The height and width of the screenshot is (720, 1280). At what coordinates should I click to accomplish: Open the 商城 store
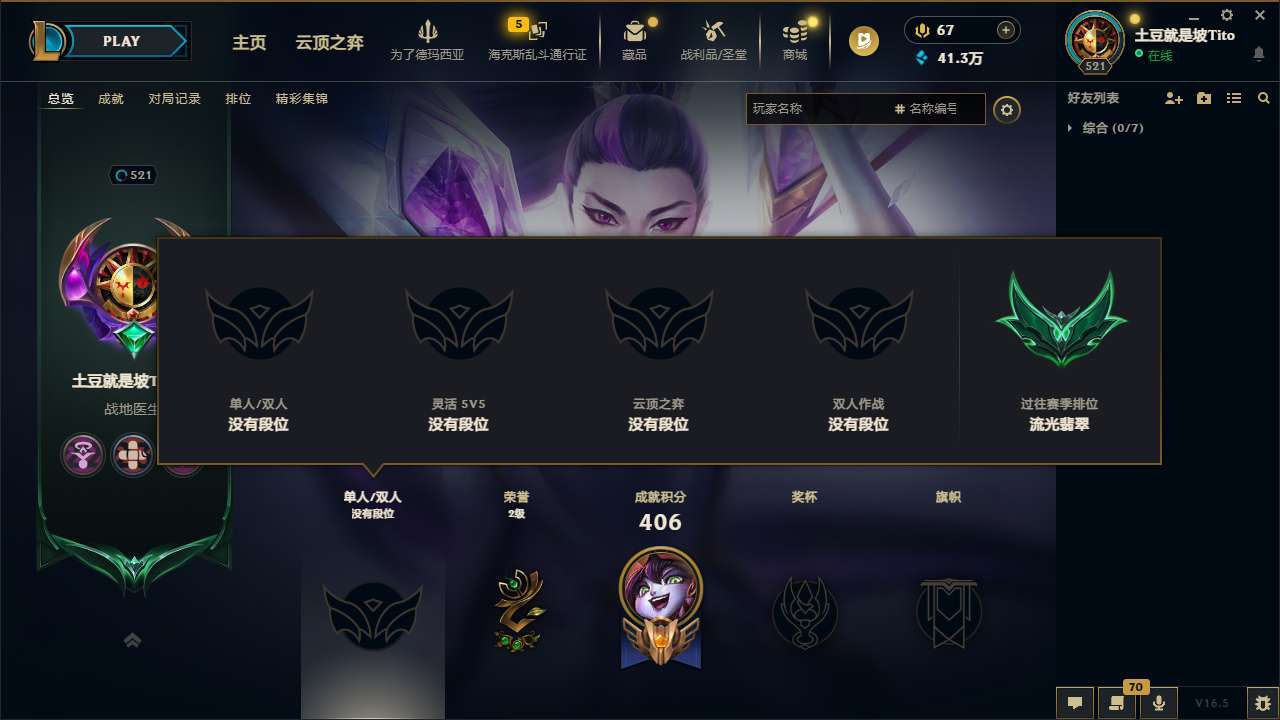[795, 40]
